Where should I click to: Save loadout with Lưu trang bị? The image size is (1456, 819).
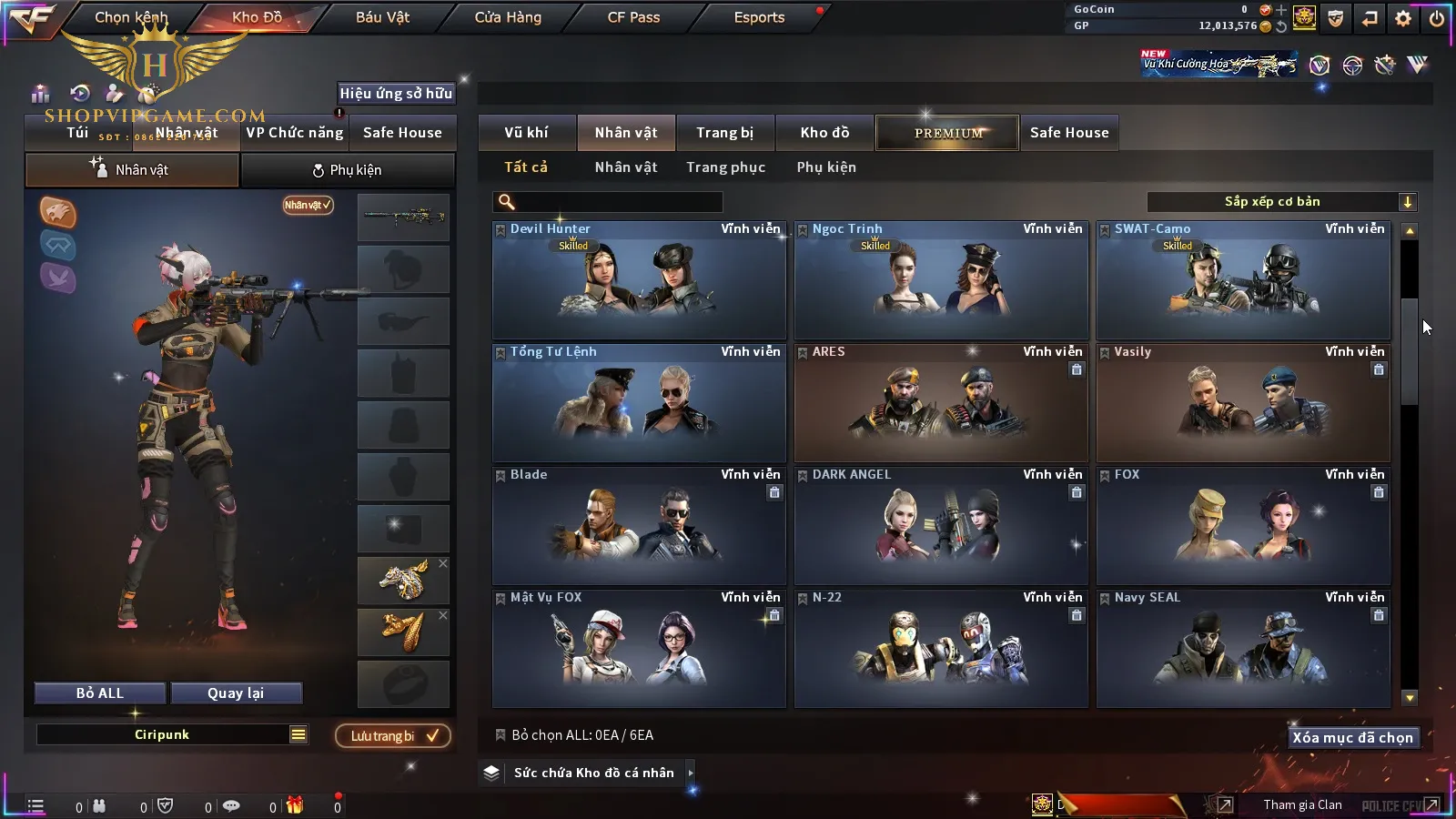(393, 736)
